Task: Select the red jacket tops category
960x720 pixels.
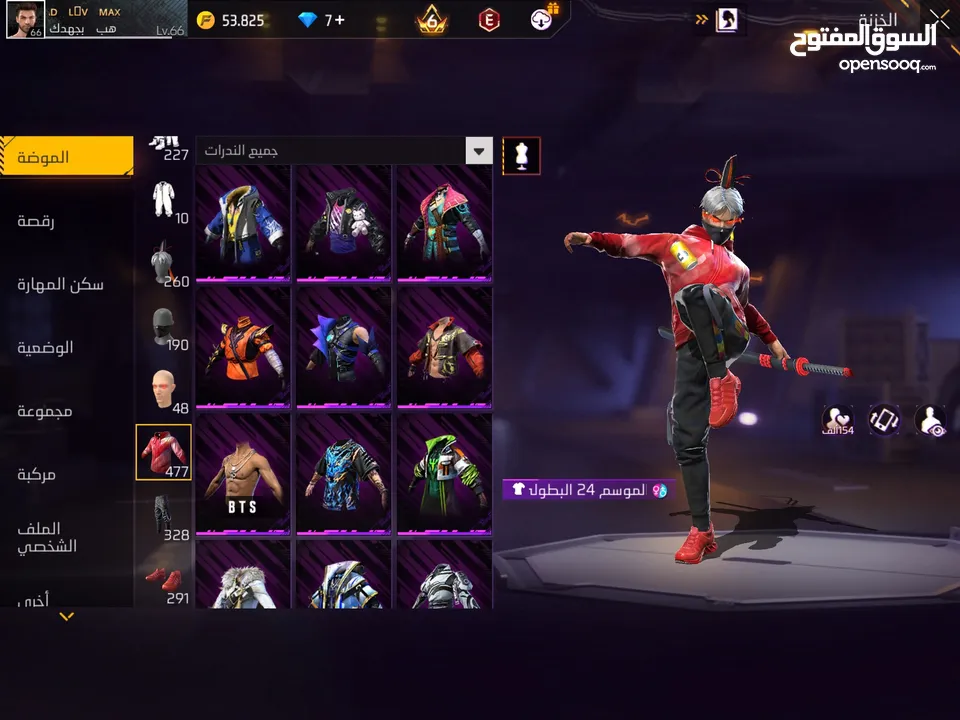Action: click(164, 452)
